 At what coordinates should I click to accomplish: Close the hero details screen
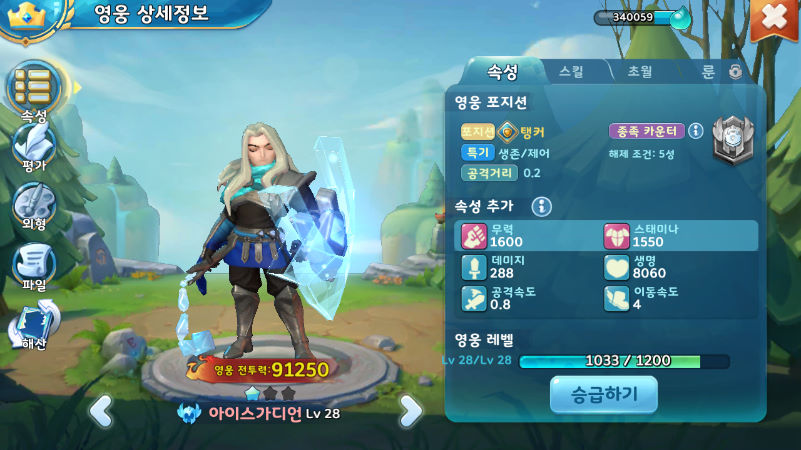(x=773, y=19)
